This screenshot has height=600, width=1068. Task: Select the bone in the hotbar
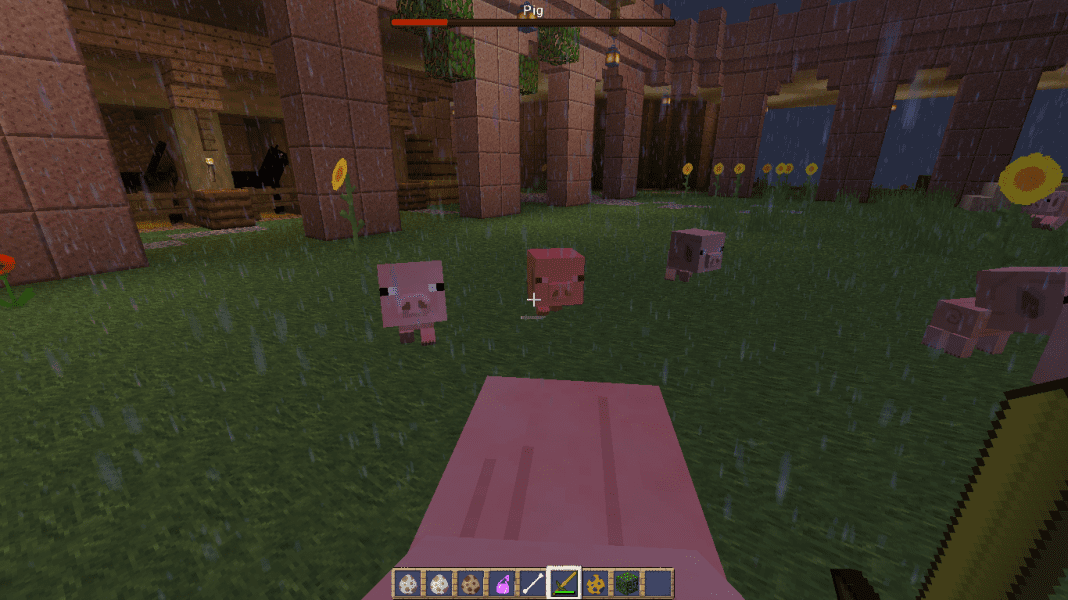pos(533,583)
